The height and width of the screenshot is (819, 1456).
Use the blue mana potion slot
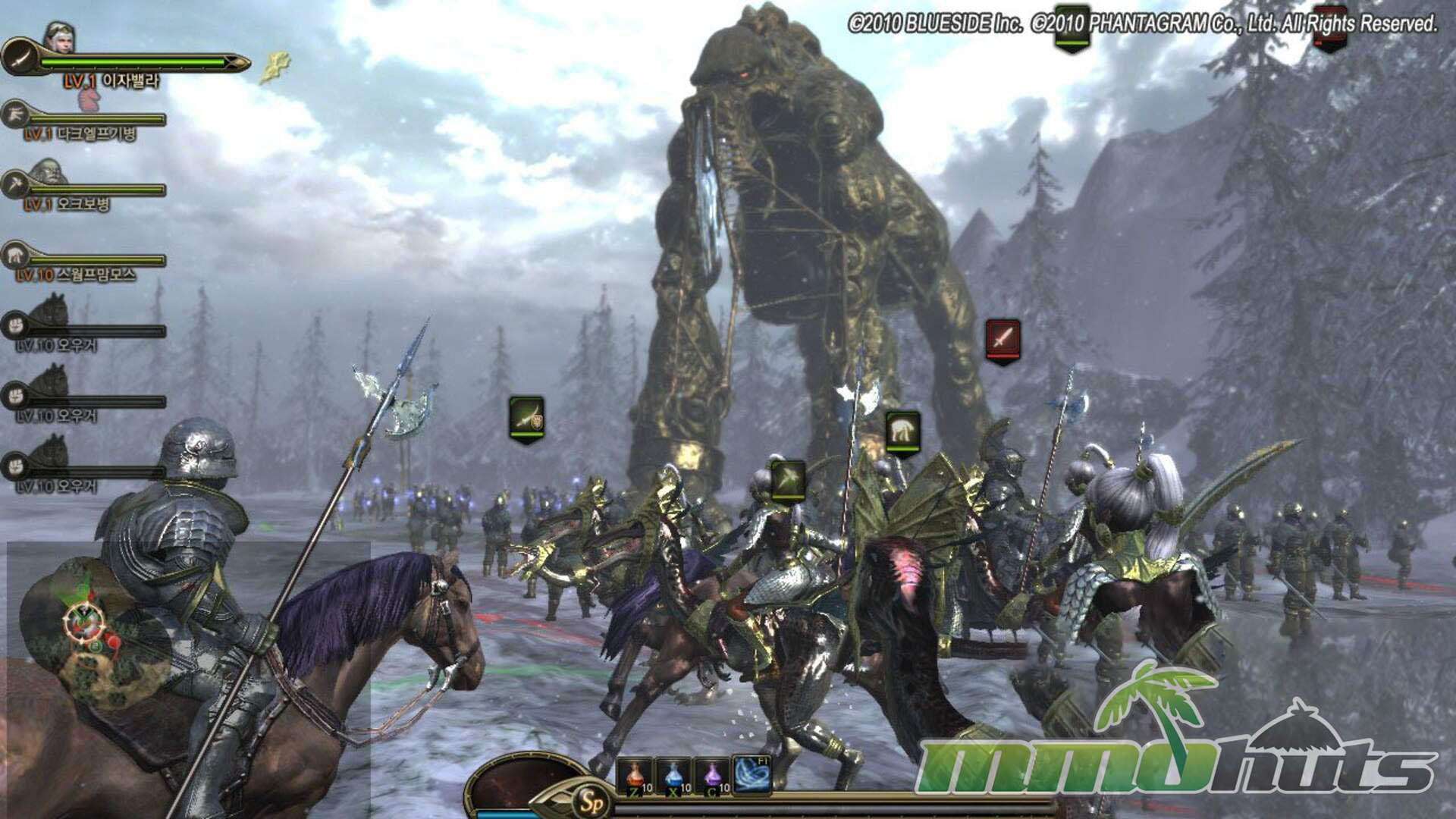(673, 774)
